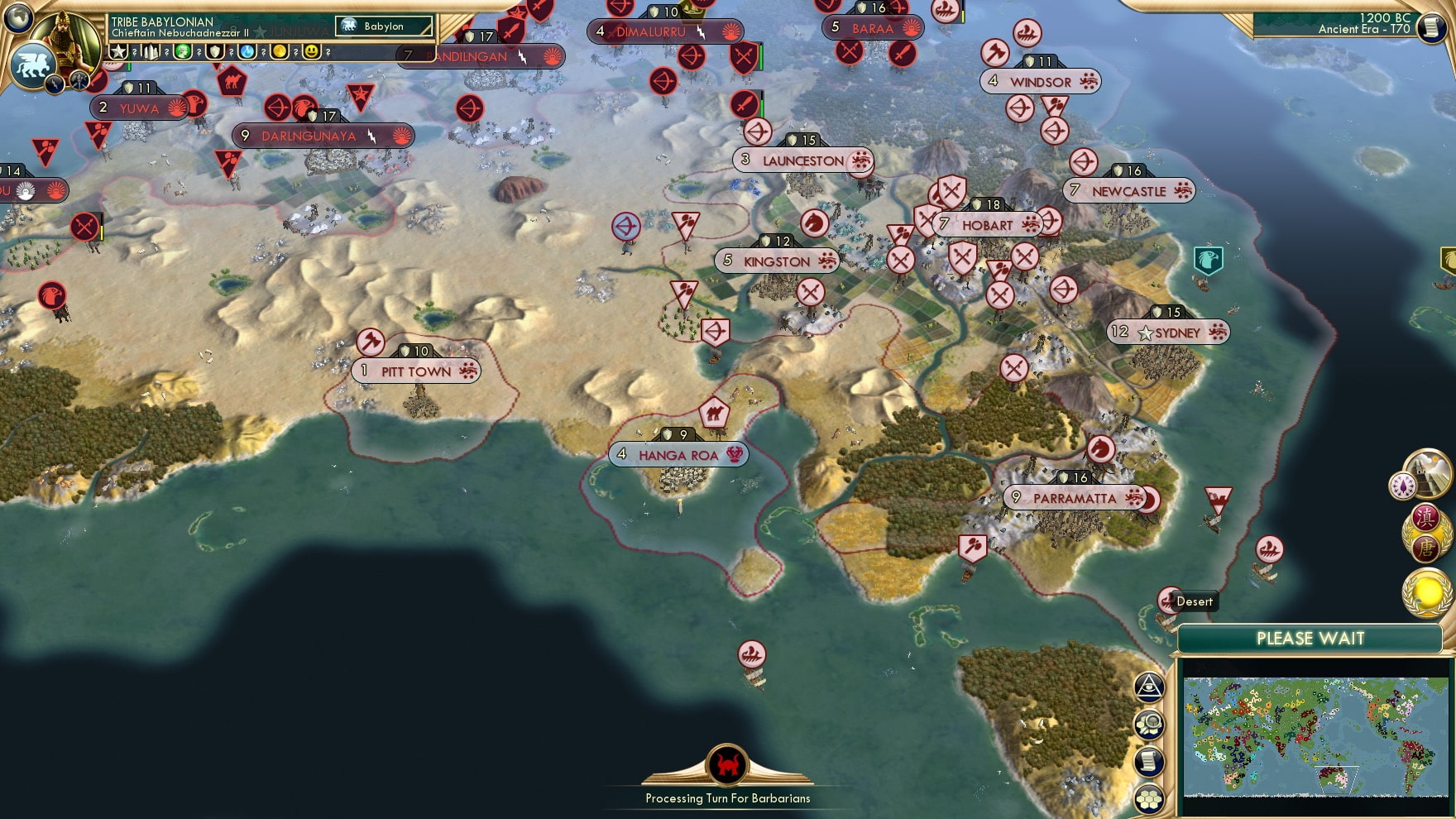Viewport: 1456px width, 819px height.
Task: Toggle strategic view with the hex grid icon
Action: coord(1148,797)
